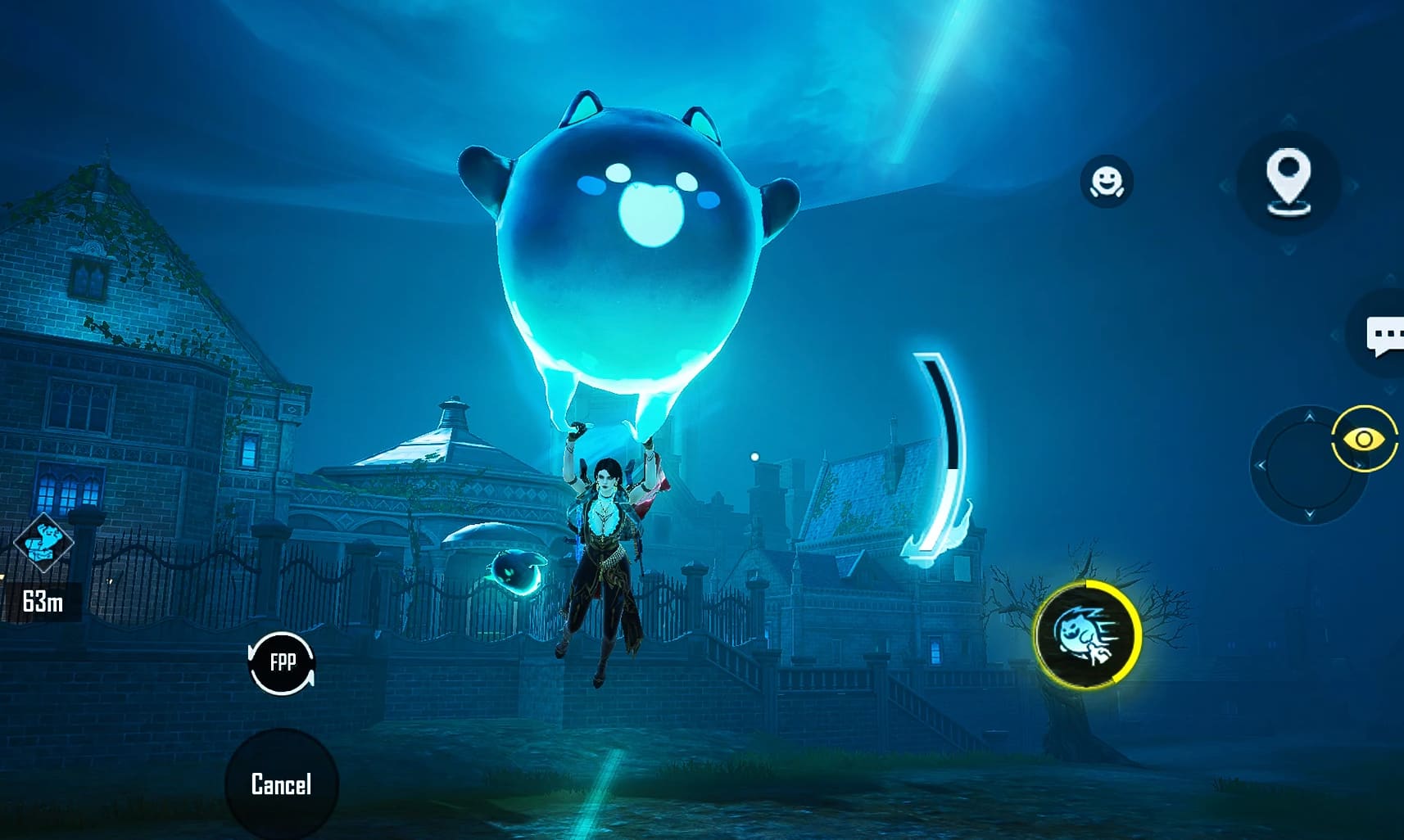Switch to FPP camera view

coord(282,662)
